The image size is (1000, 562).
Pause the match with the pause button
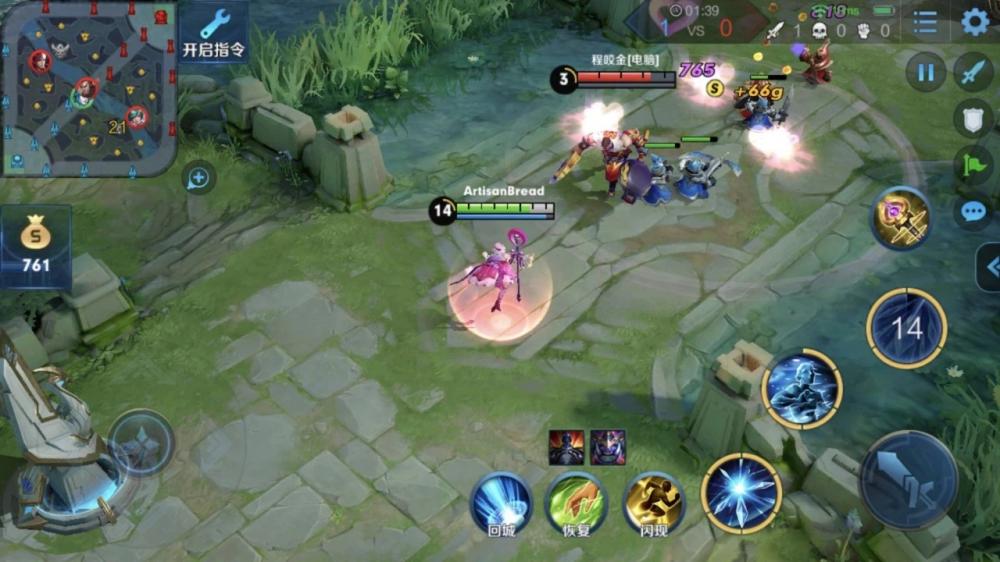[x=926, y=72]
